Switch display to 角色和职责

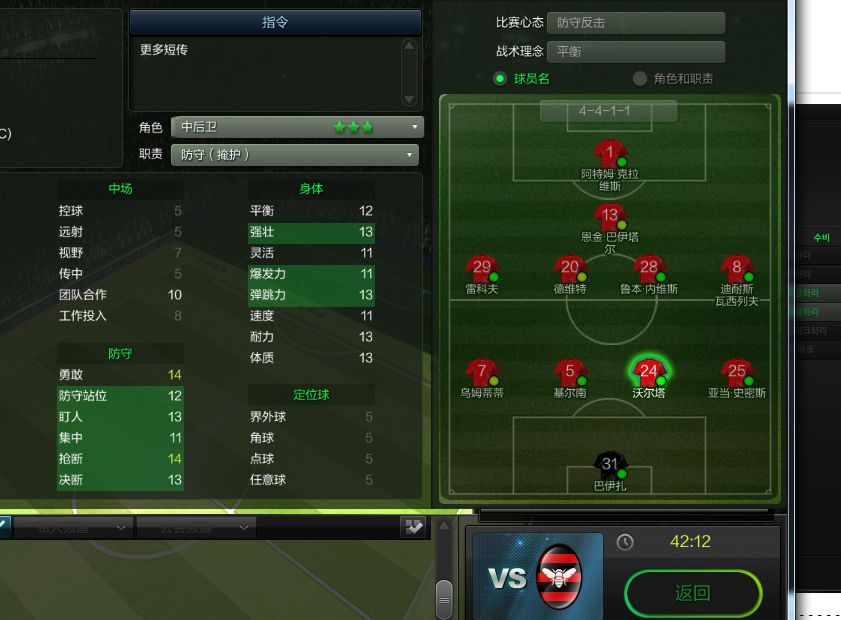point(640,79)
